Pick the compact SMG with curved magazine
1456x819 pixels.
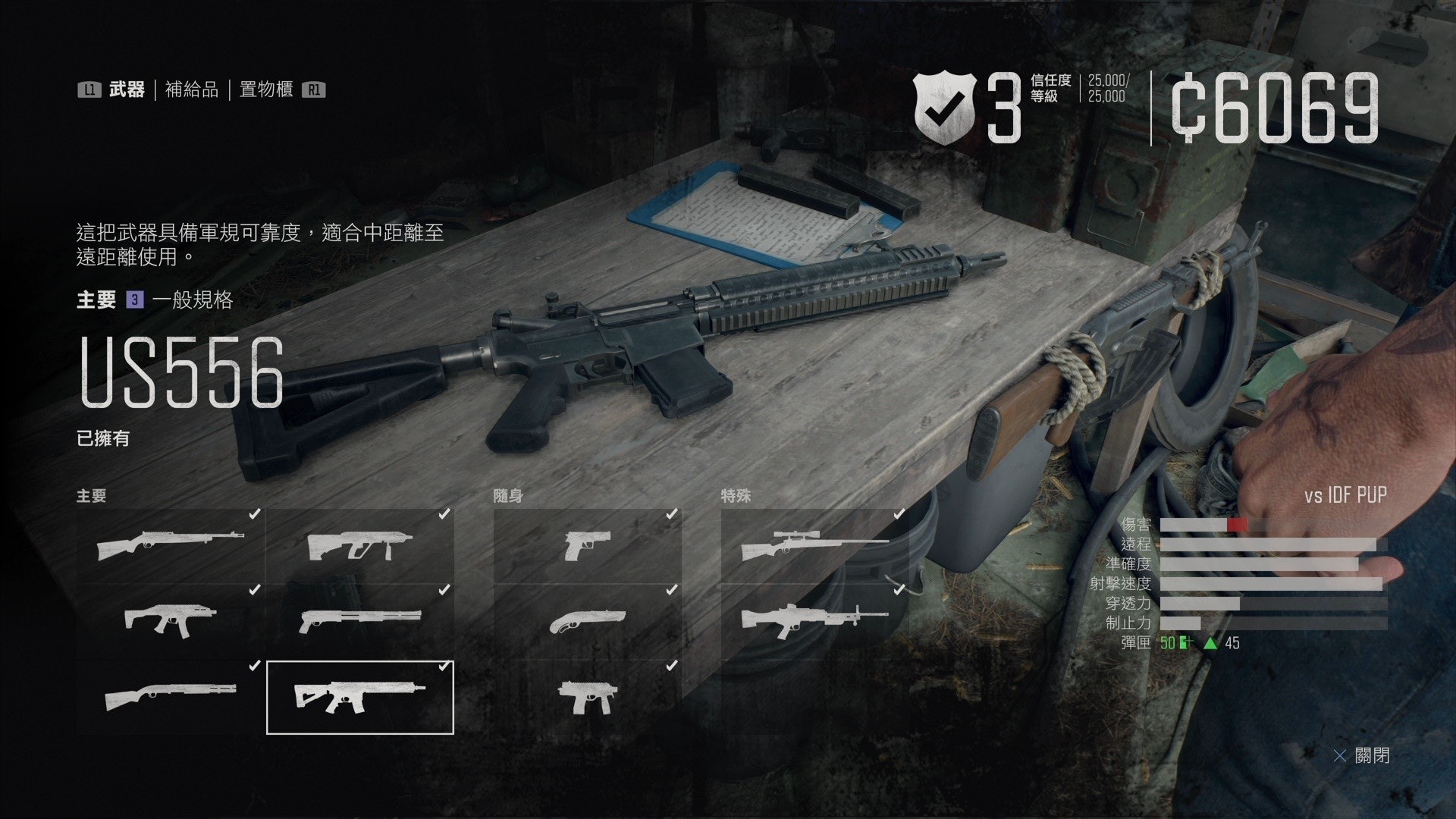point(171,622)
